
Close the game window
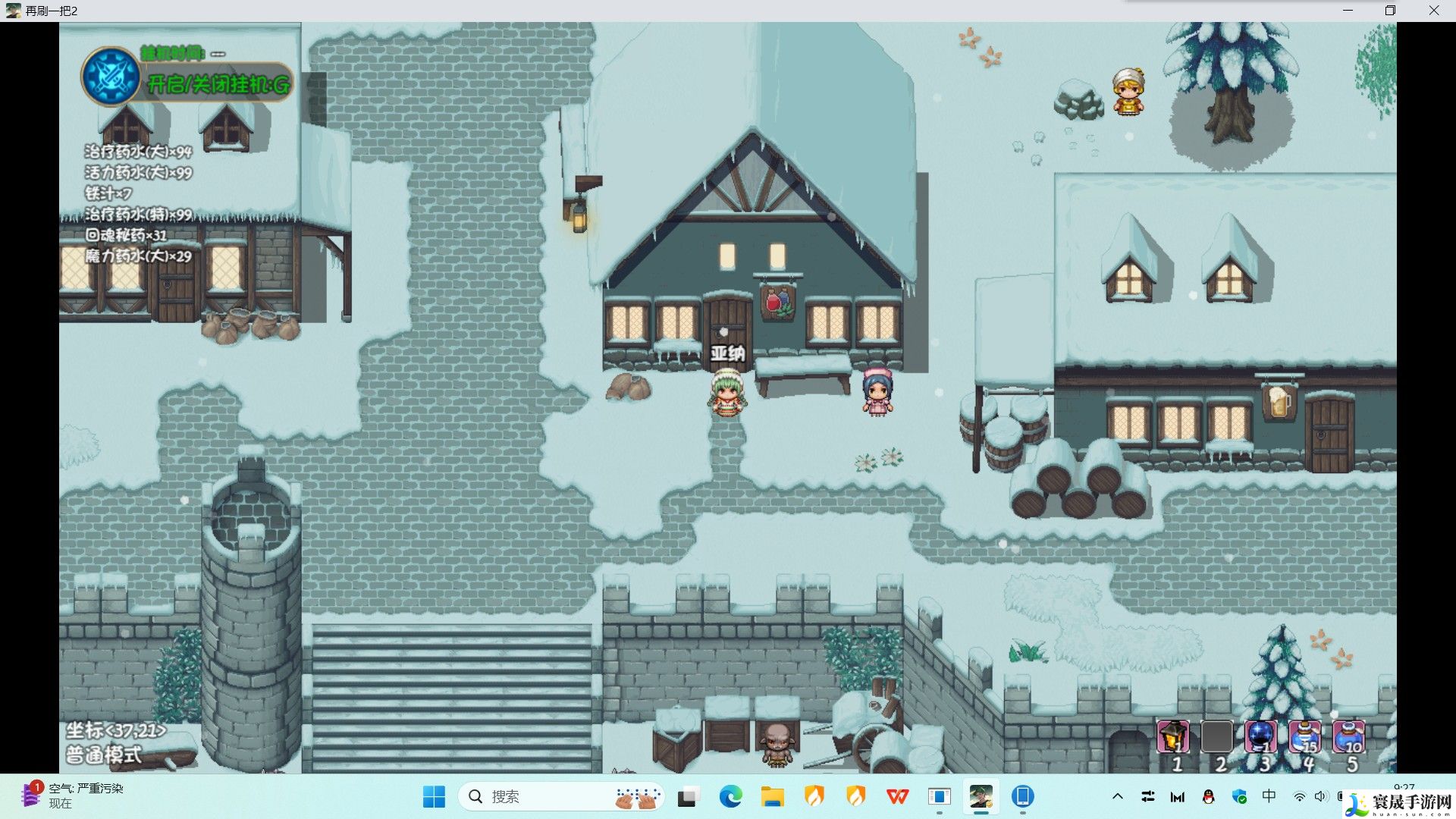(x=1433, y=11)
